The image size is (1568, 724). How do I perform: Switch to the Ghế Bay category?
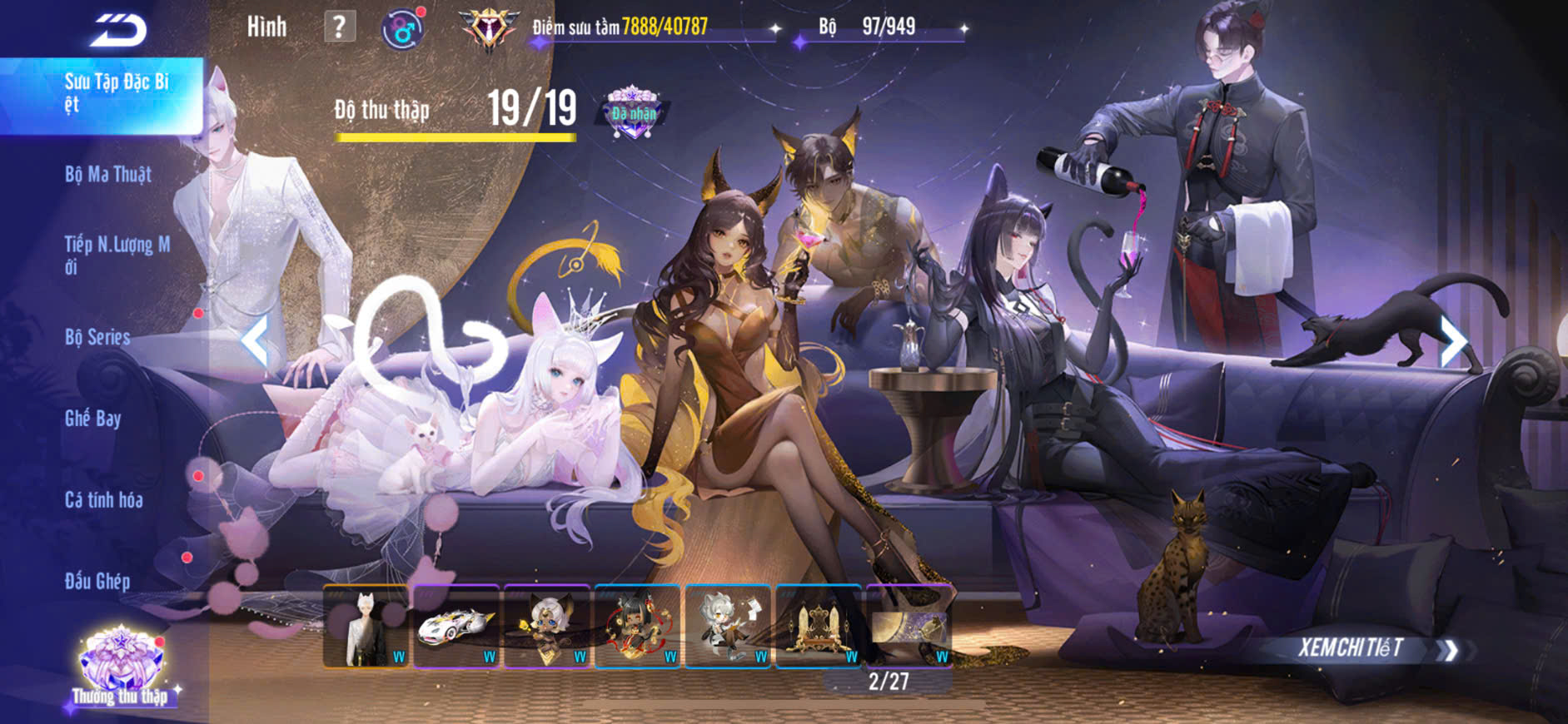(x=92, y=419)
